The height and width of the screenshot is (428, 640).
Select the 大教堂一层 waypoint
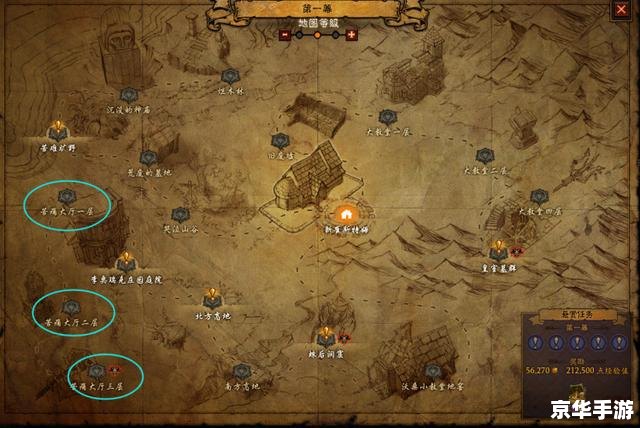coord(388,117)
